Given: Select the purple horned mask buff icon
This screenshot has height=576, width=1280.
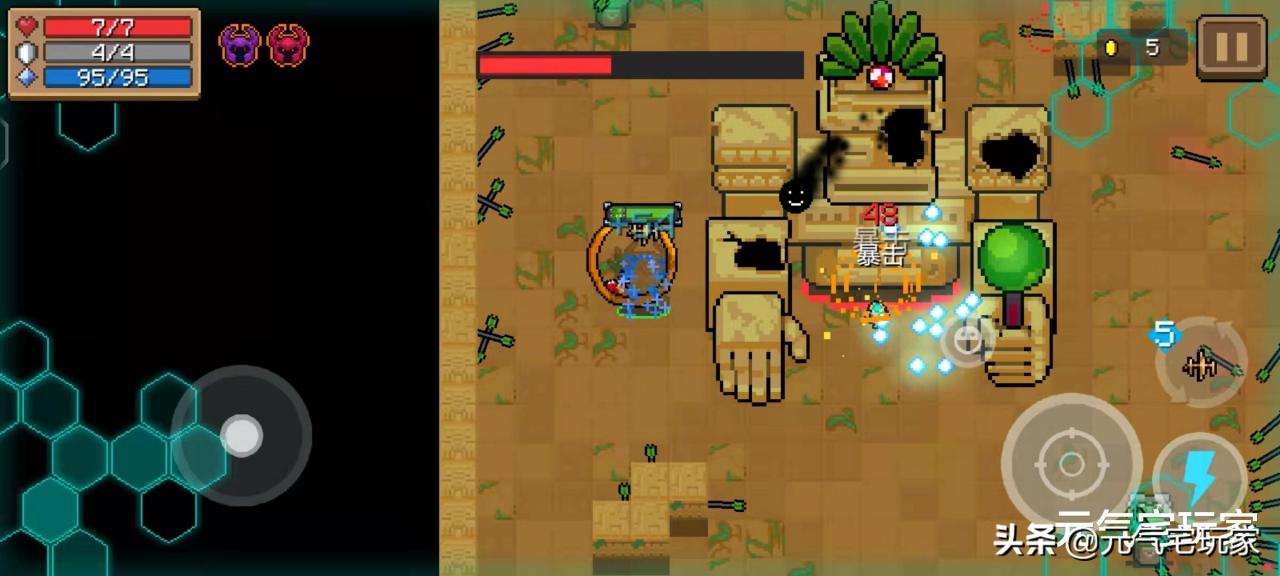Looking at the screenshot, I should coord(240,45).
